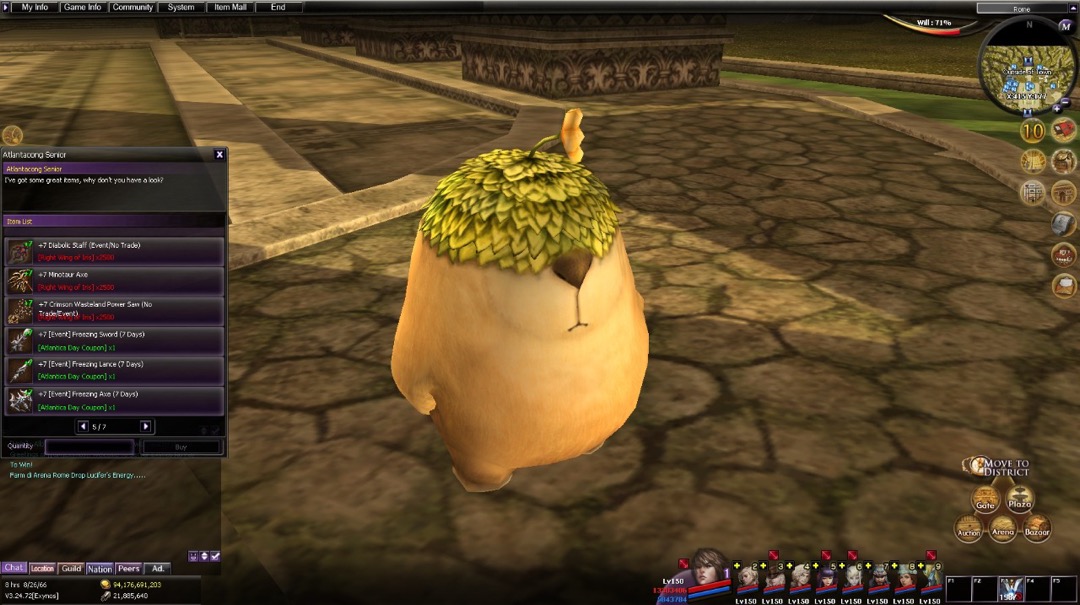1080x605 pixels.
Task: Open the System menu
Action: pyautogui.click(x=181, y=7)
